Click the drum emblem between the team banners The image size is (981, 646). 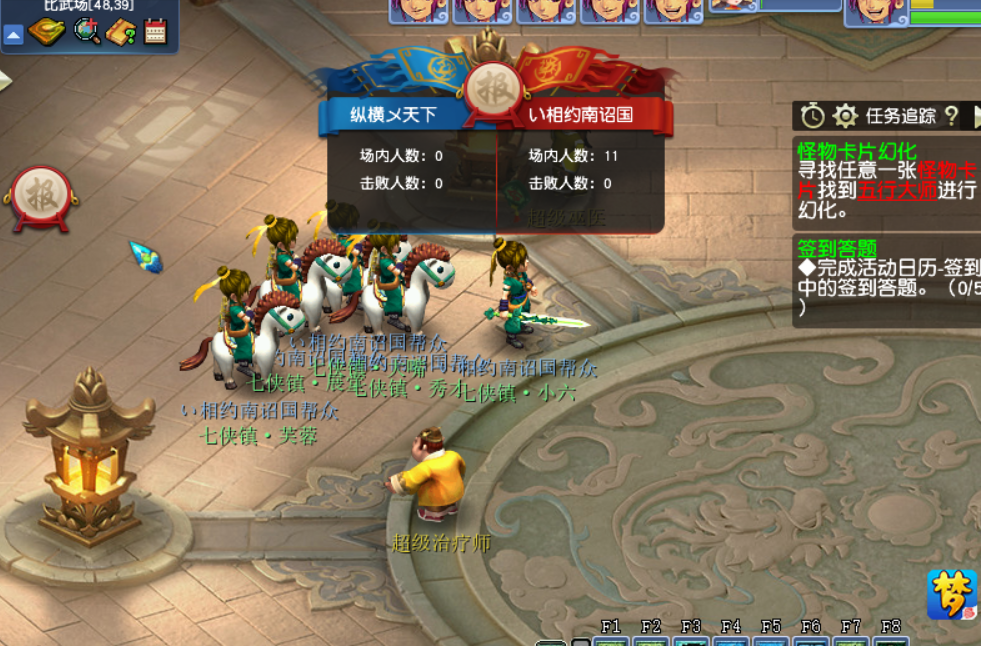(x=494, y=86)
